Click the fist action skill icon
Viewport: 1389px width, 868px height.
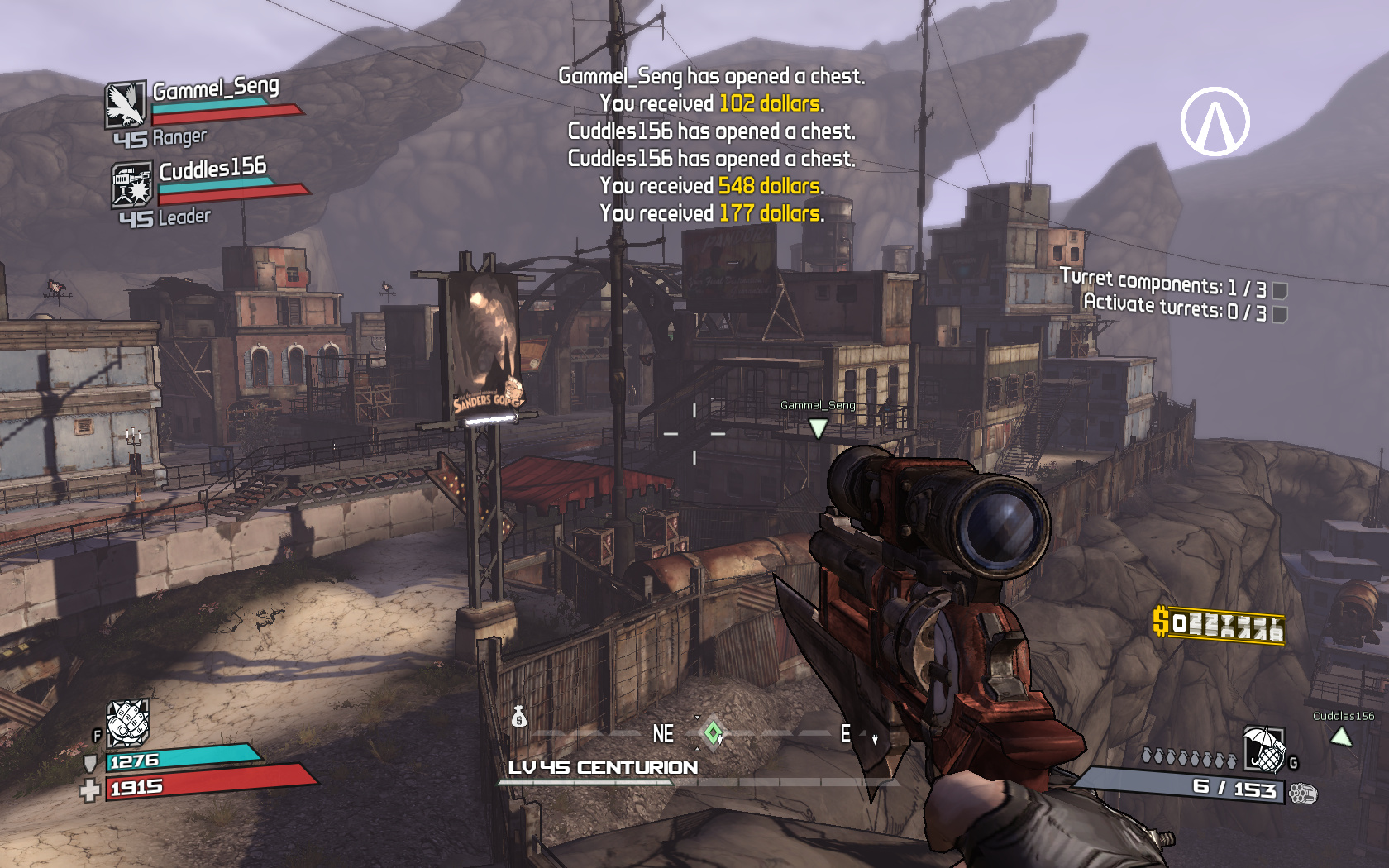[128, 722]
